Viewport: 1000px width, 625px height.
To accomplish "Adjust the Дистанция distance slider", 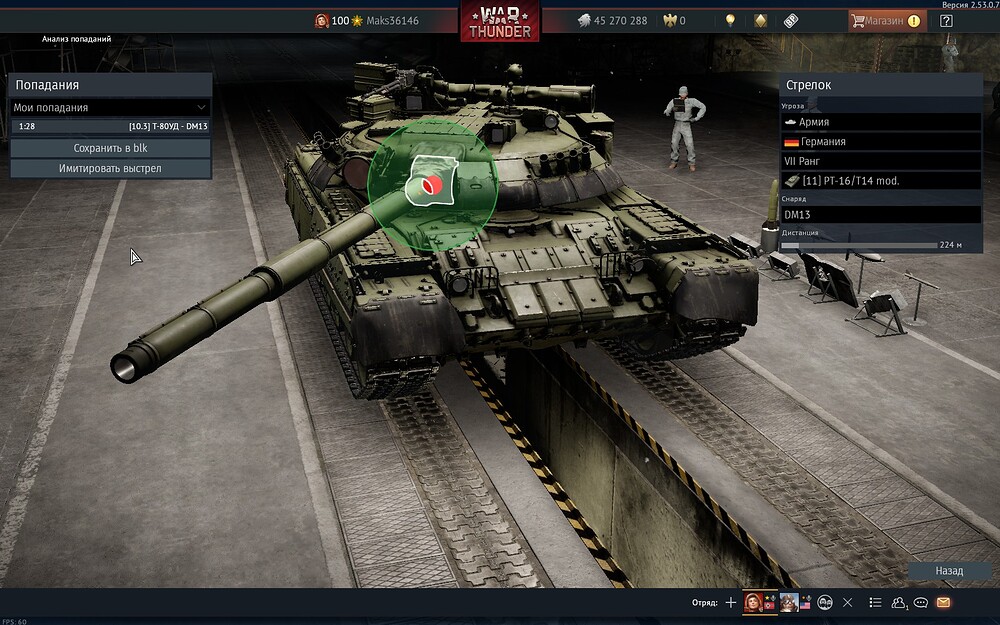I will [858, 245].
